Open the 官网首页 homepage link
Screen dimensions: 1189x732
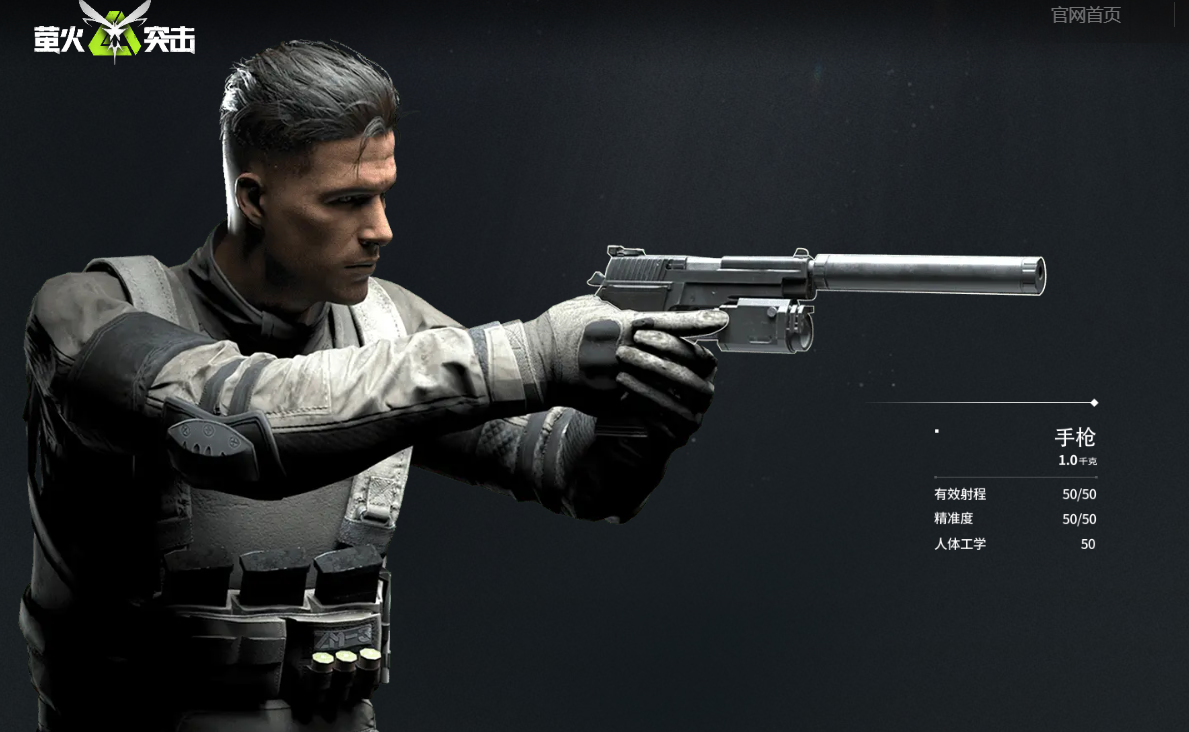[x=1085, y=15]
